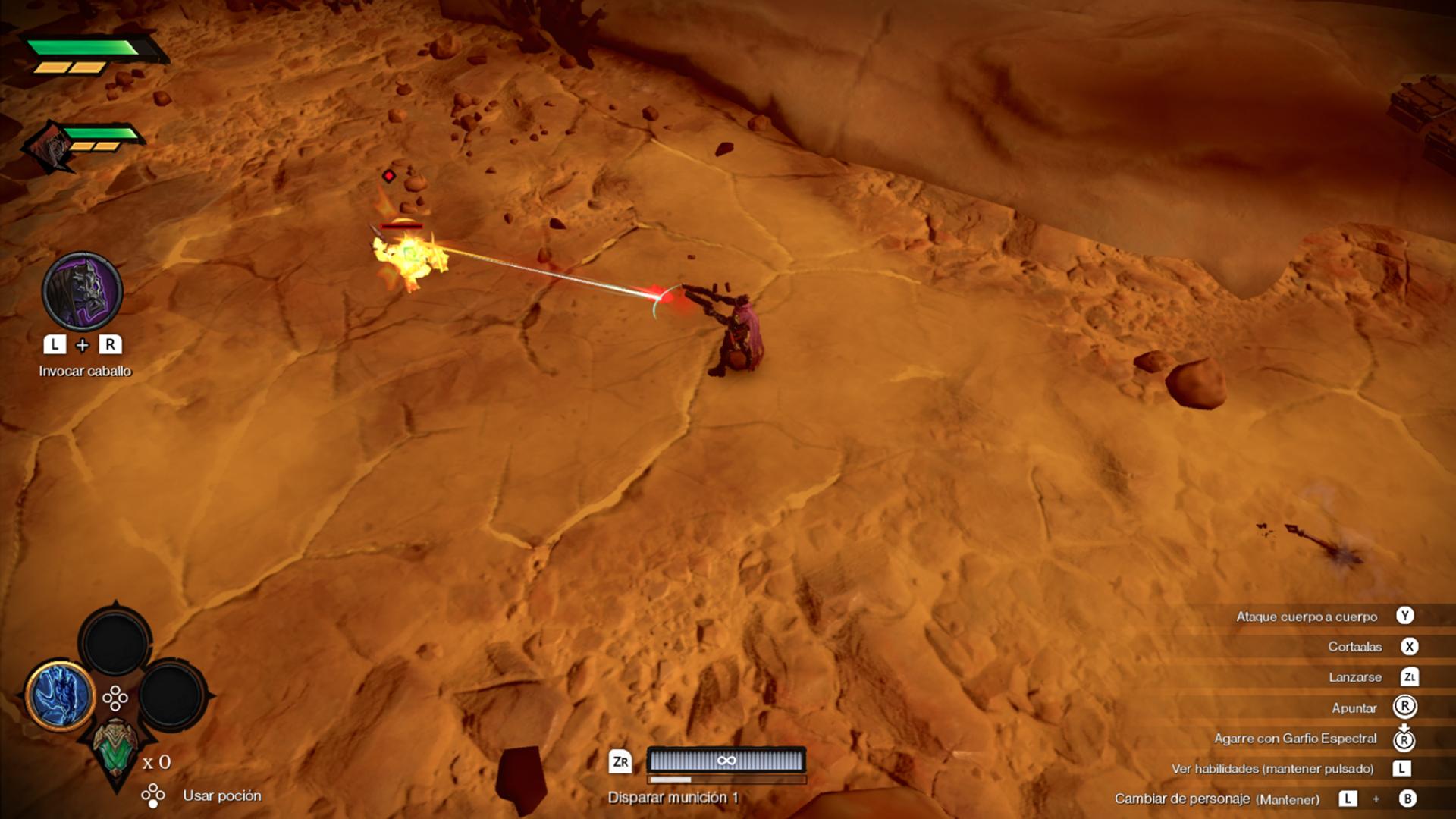The image size is (1456, 819).
Task: Click the Usar poción label
Action: 222,796
